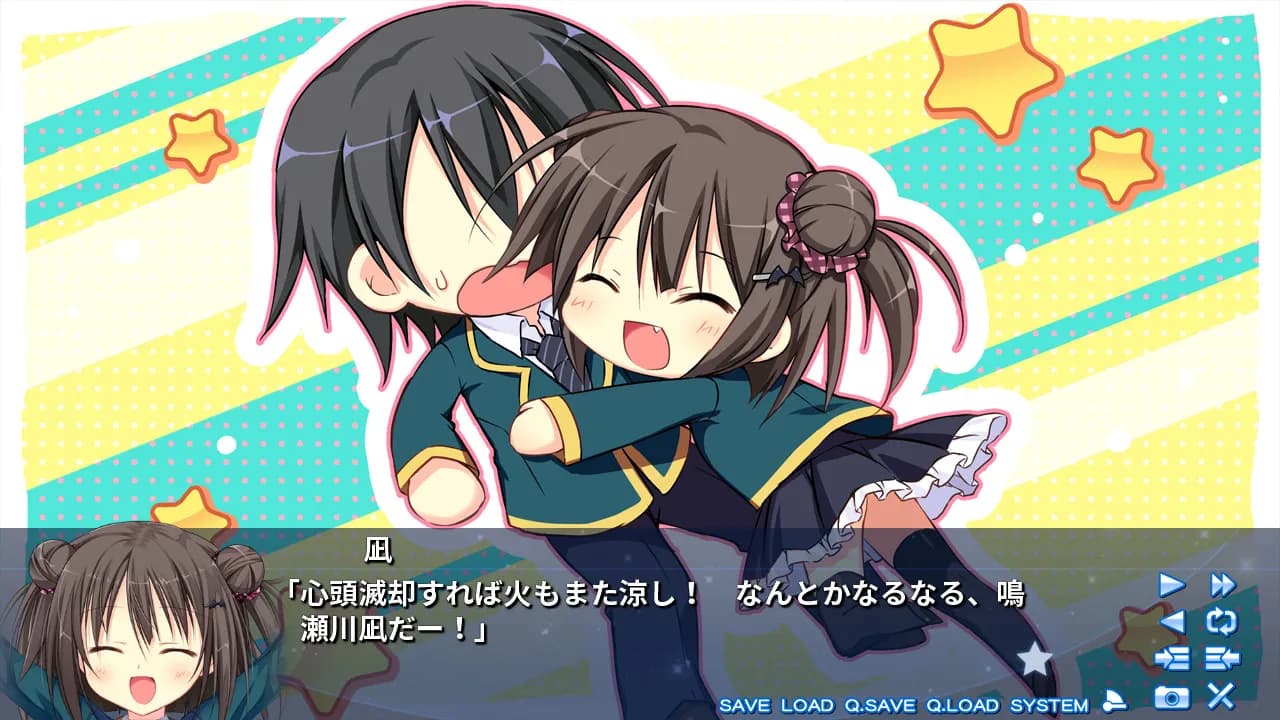Jump to the next choice icon
This screenshot has height=720, width=1280.
[1173, 657]
